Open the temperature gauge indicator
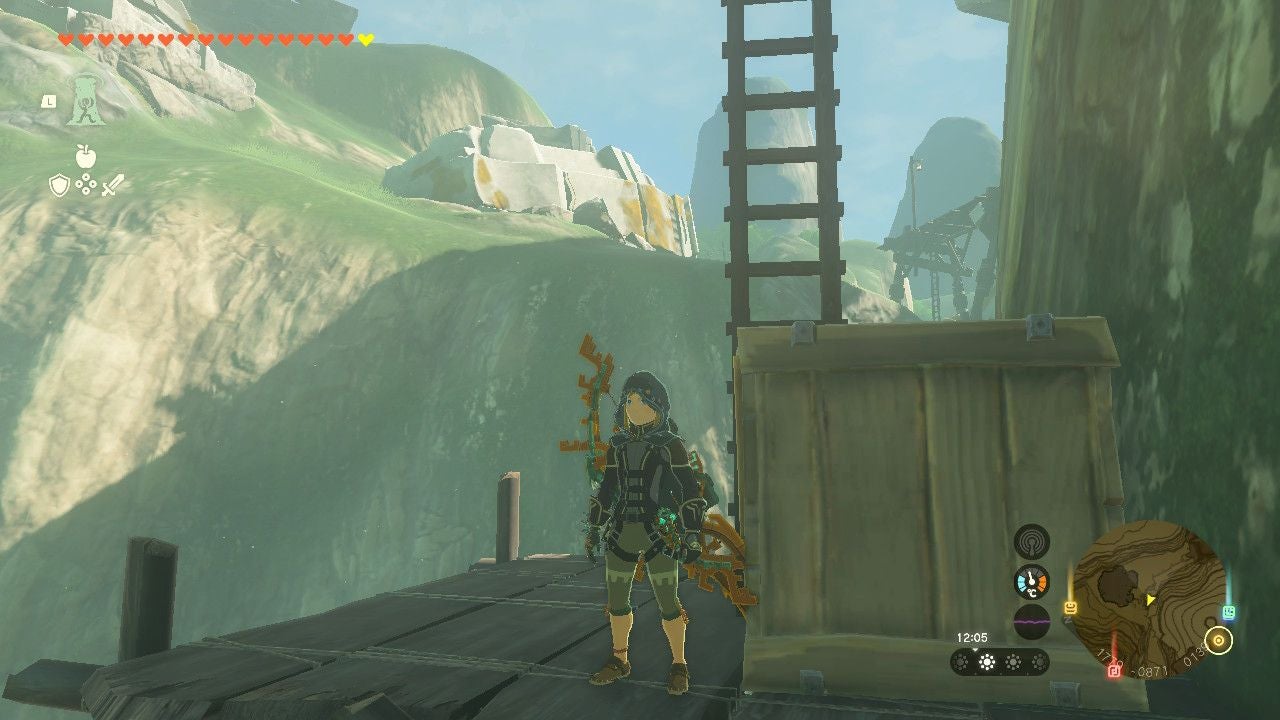 1031,580
